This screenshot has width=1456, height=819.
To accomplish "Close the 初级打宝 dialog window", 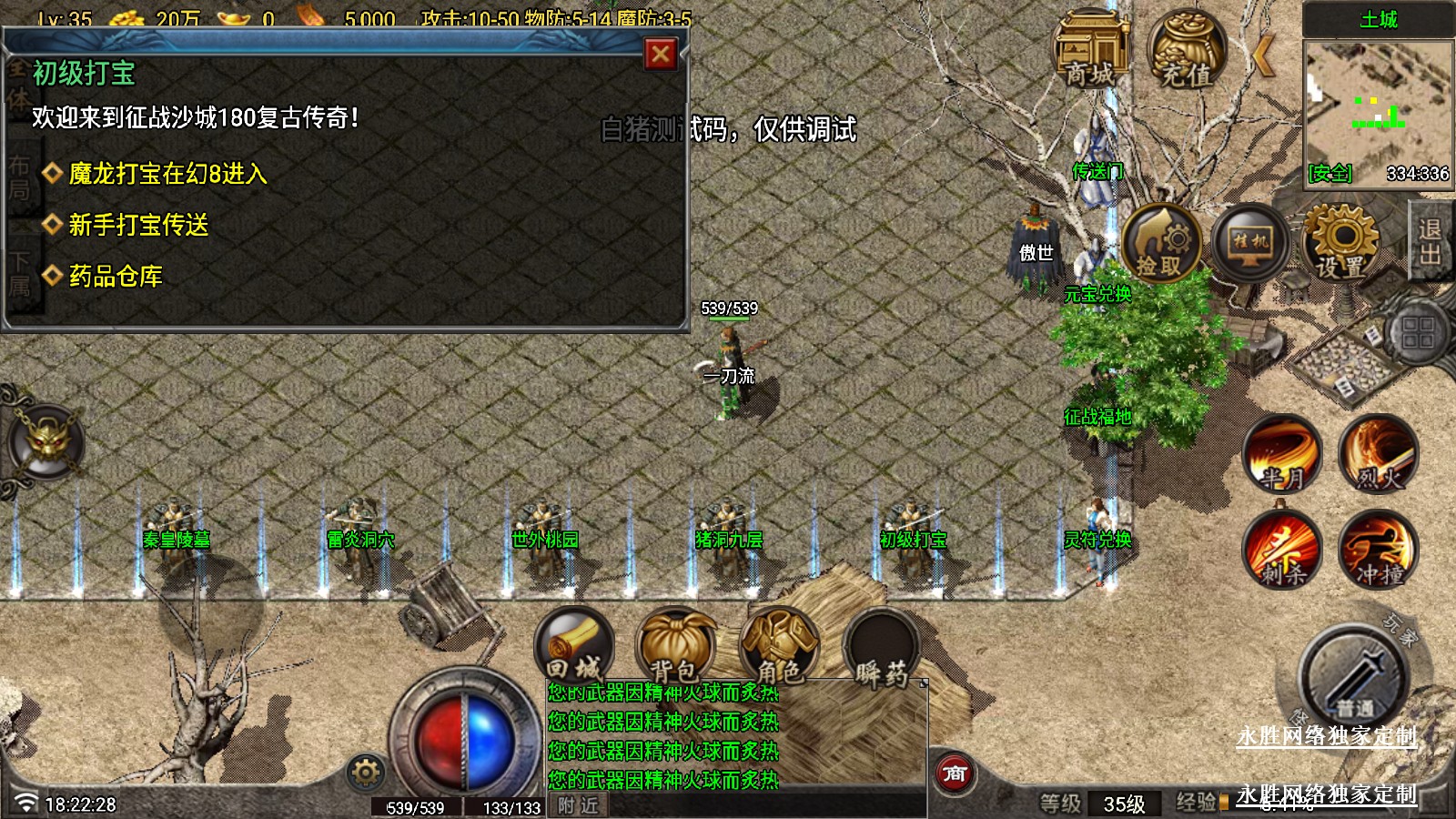I will [x=661, y=55].
